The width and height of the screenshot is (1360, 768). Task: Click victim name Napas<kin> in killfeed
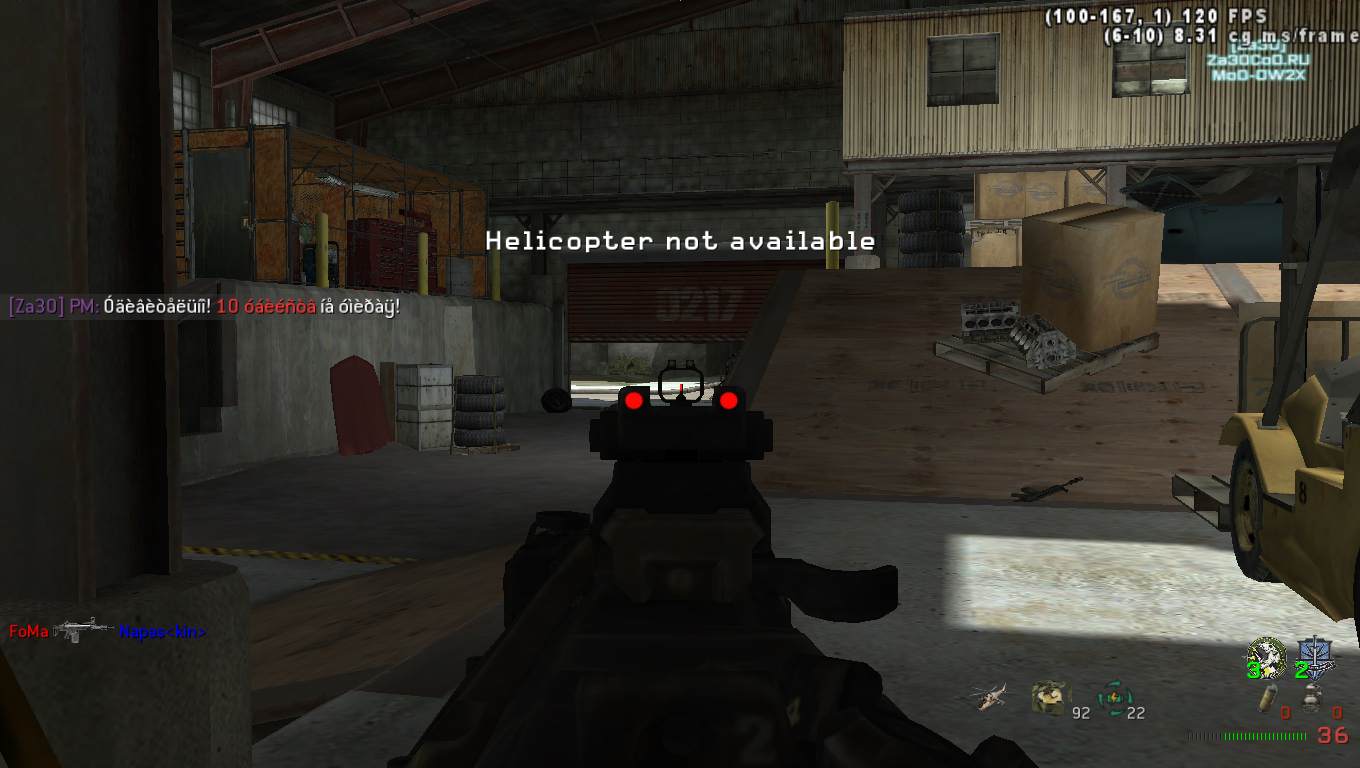coord(162,631)
